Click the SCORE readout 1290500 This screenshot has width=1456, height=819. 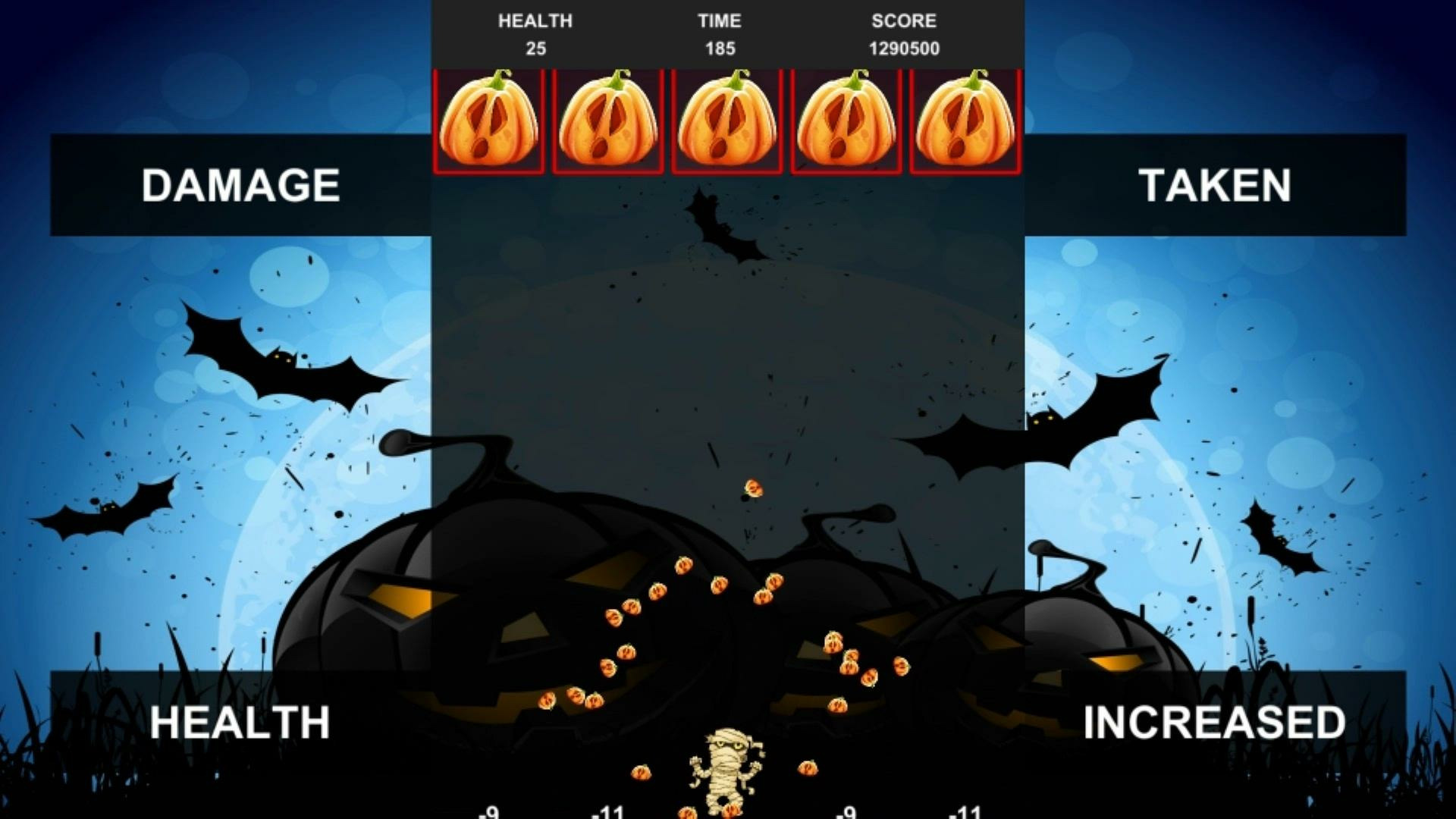[x=904, y=49]
